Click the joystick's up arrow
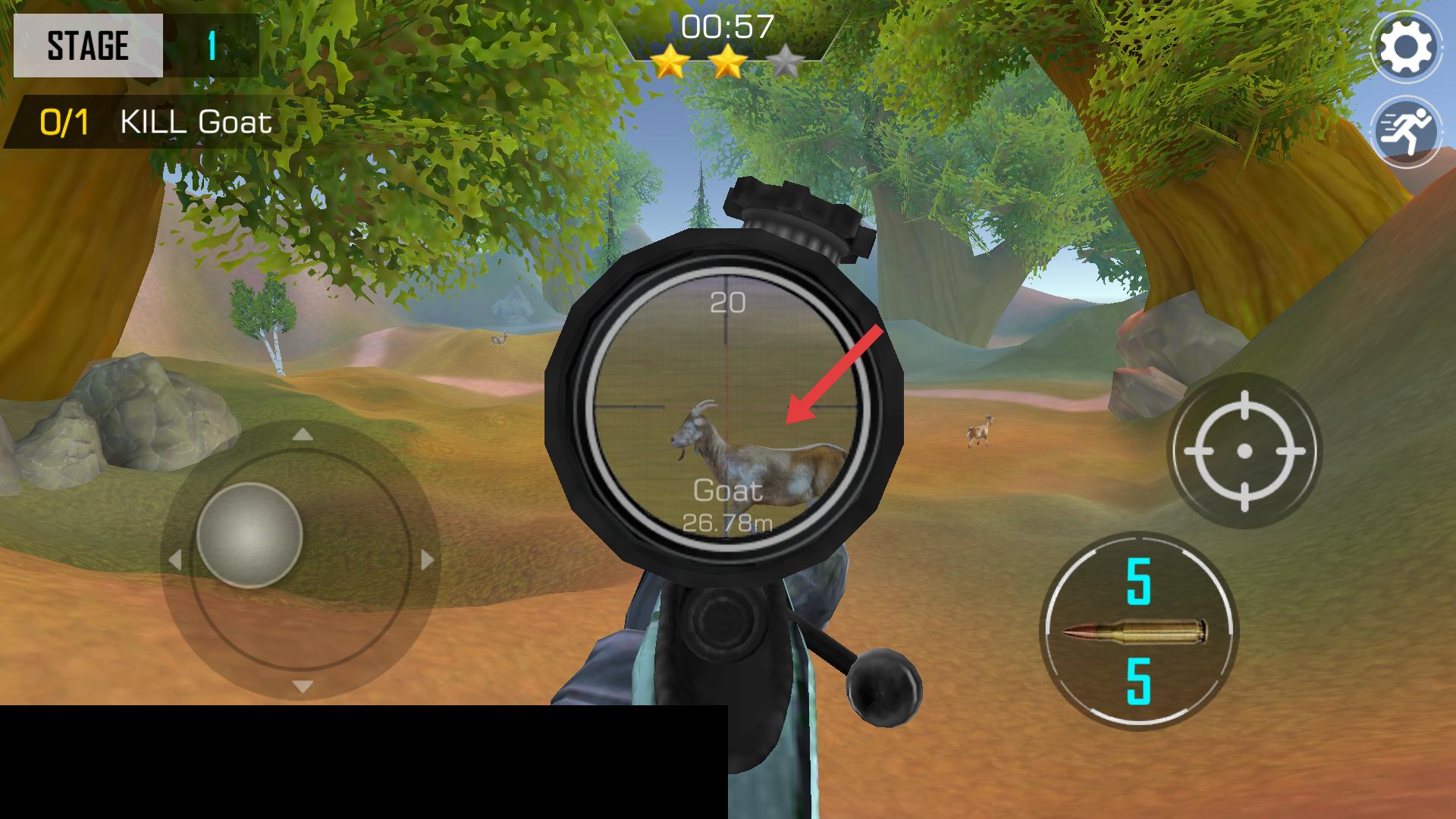Screen dimensions: 1456x819 coord(303,435)
